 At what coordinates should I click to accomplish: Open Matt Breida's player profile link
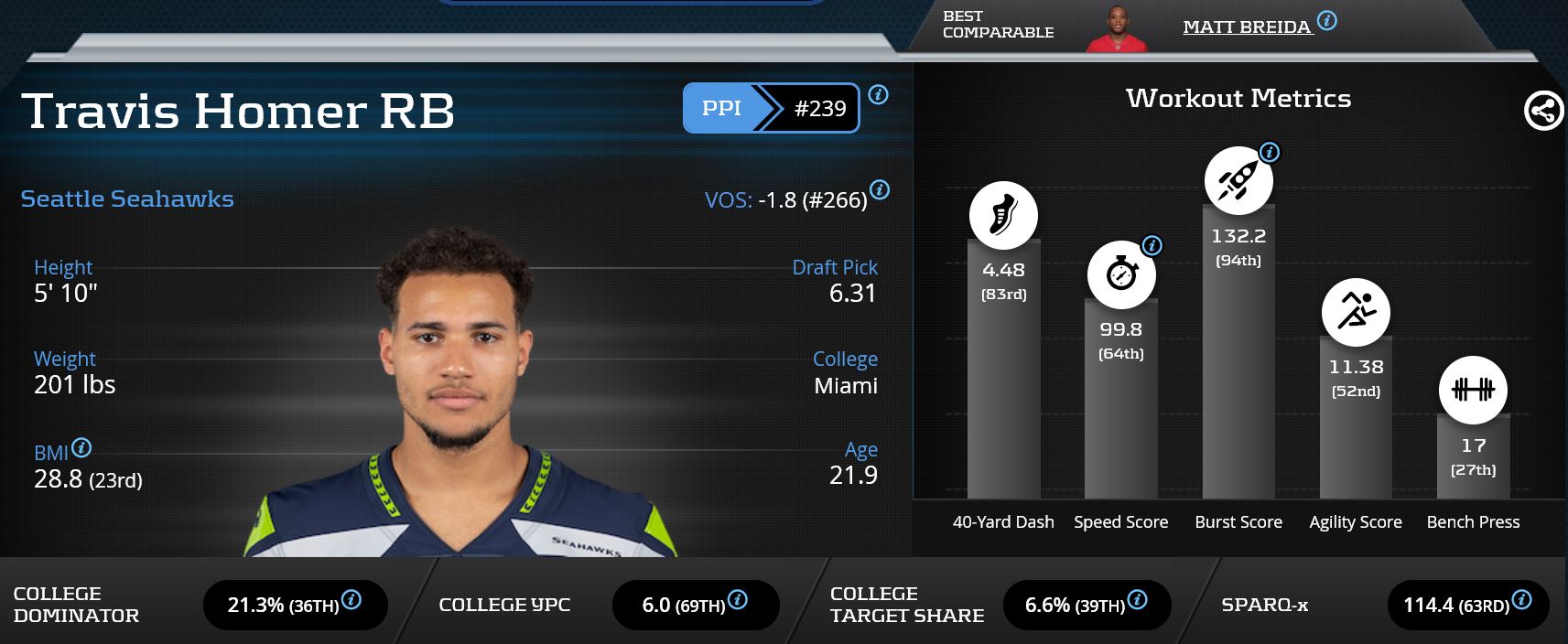point(1247,27)
